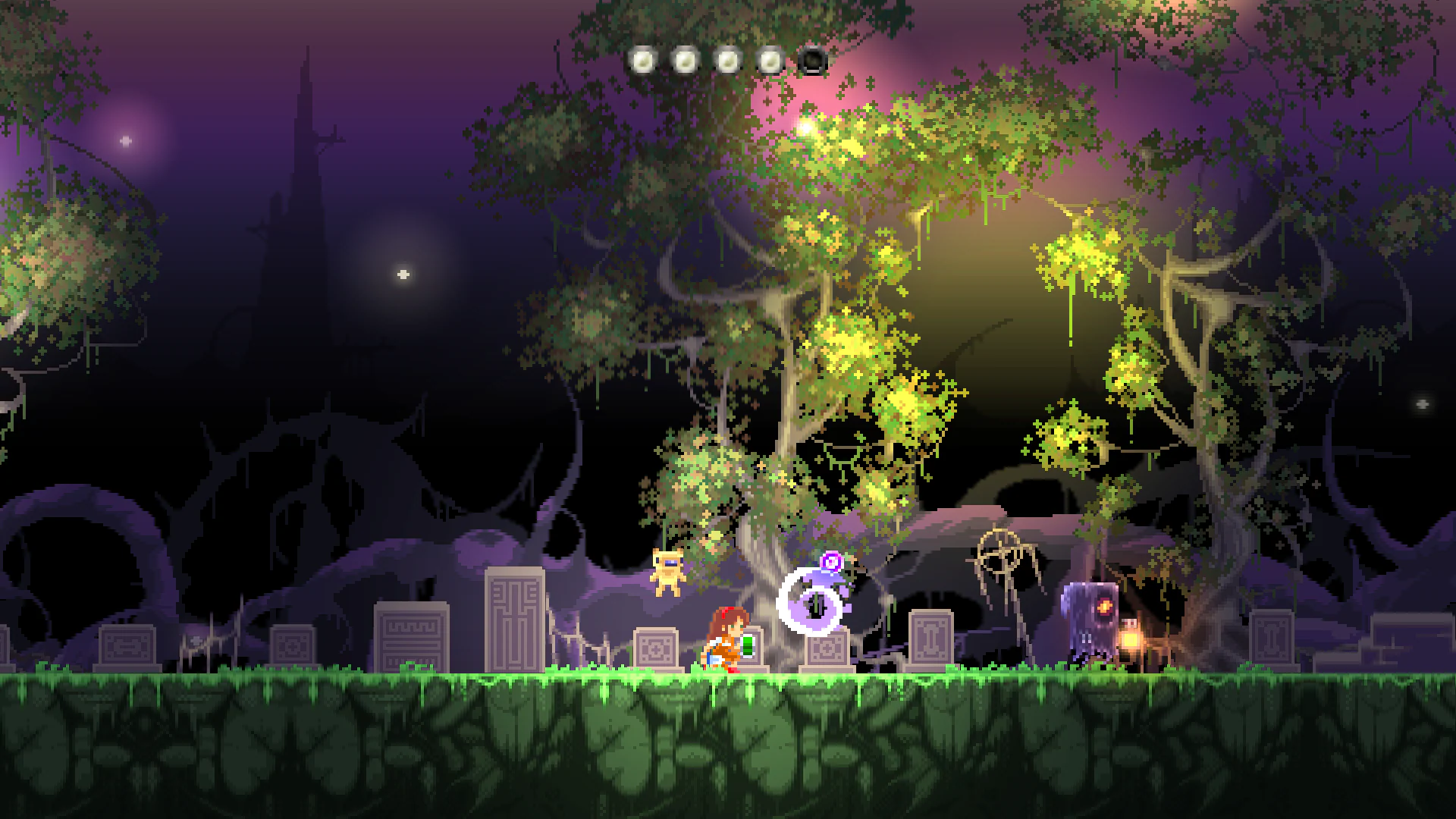Click the tall maze-patterned gravestone
The width and height of the screenshot is (1456, 819).
point(513,622)
